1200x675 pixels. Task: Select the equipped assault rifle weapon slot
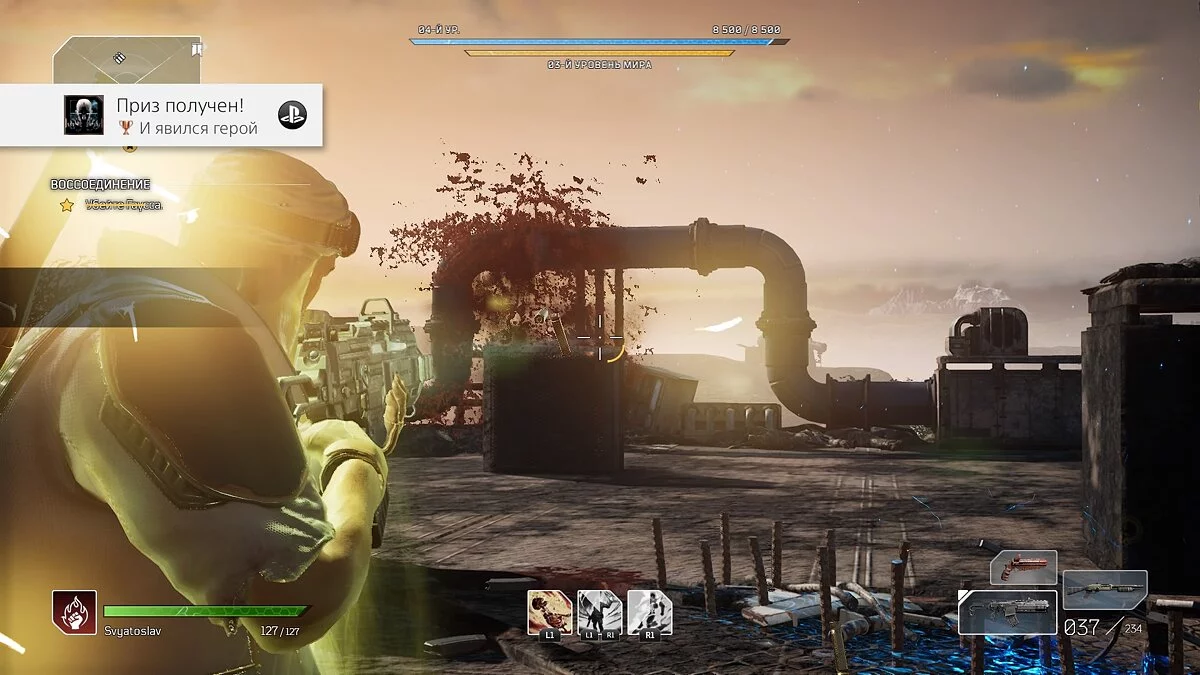pos(1007,611)
